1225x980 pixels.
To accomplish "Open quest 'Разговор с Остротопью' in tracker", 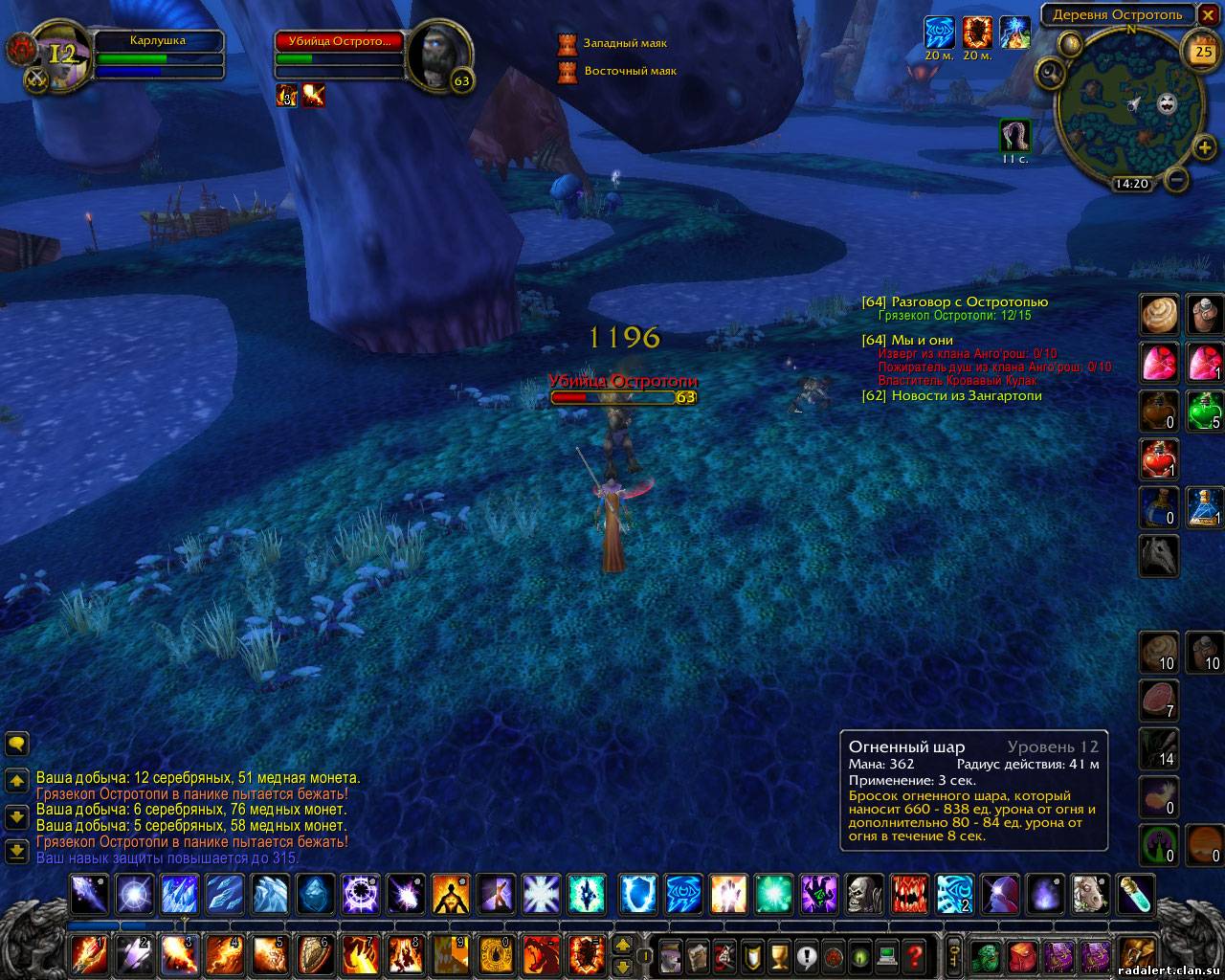I will [x=969, y=302].
